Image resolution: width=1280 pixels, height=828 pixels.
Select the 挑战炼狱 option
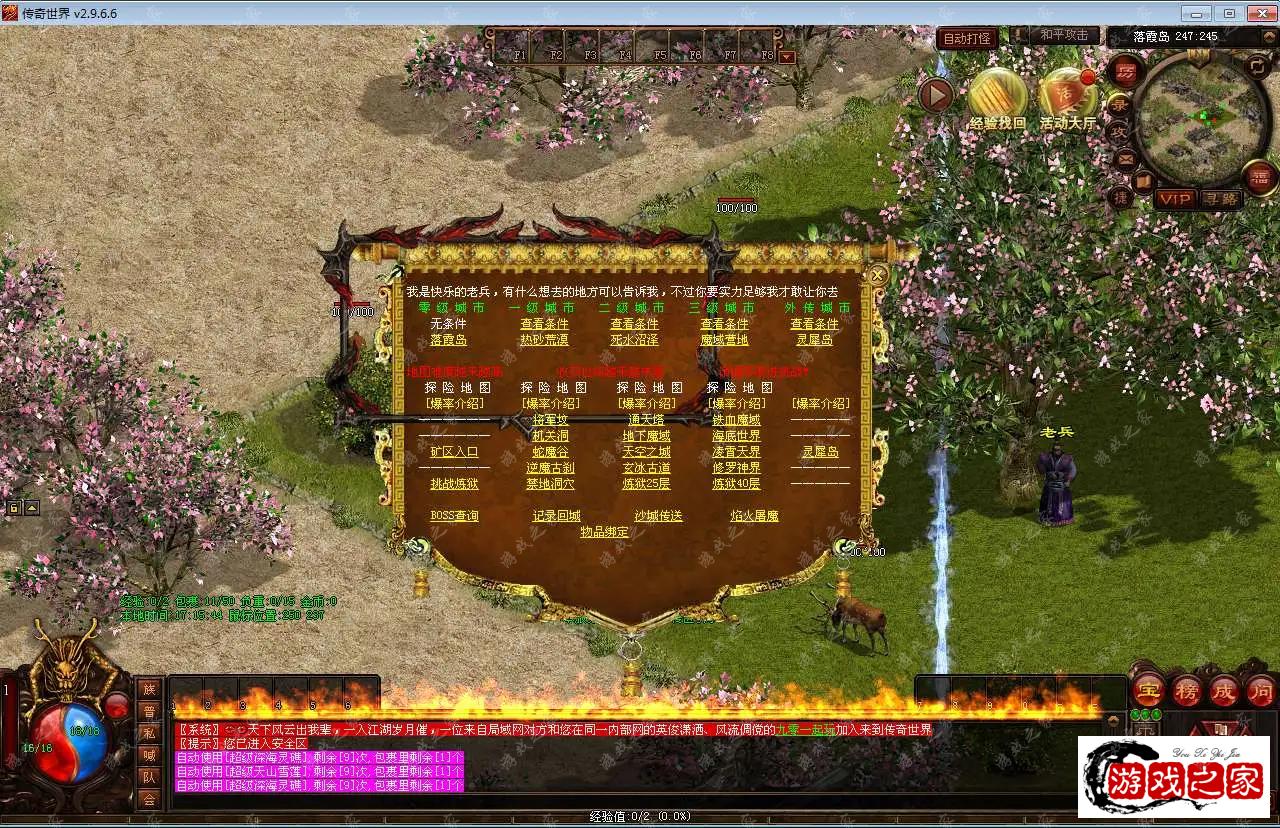[454, 484]
